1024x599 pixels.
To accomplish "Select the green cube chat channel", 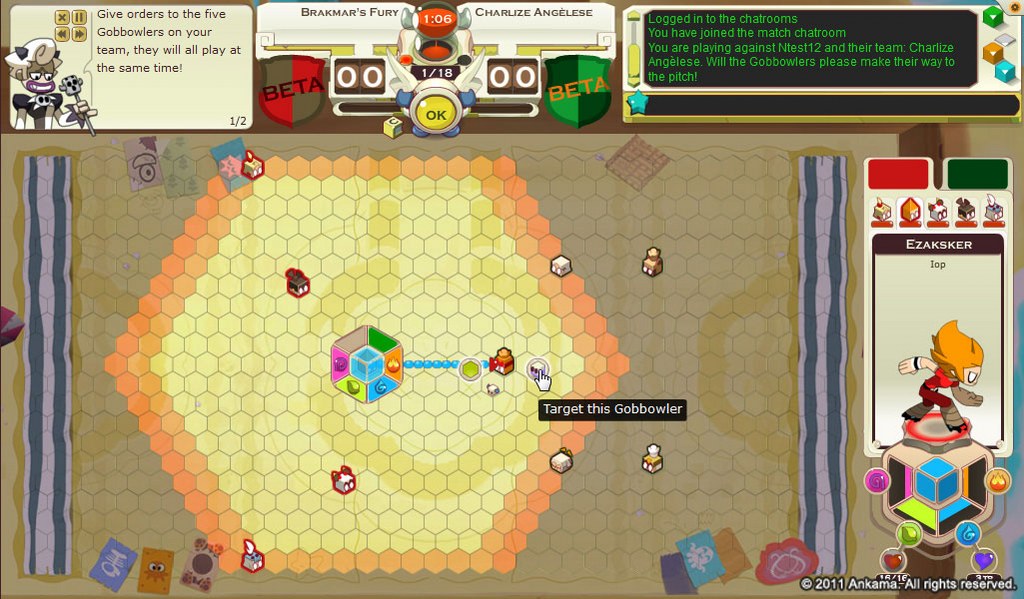I will pyautogui.click(x=992, y=17).
